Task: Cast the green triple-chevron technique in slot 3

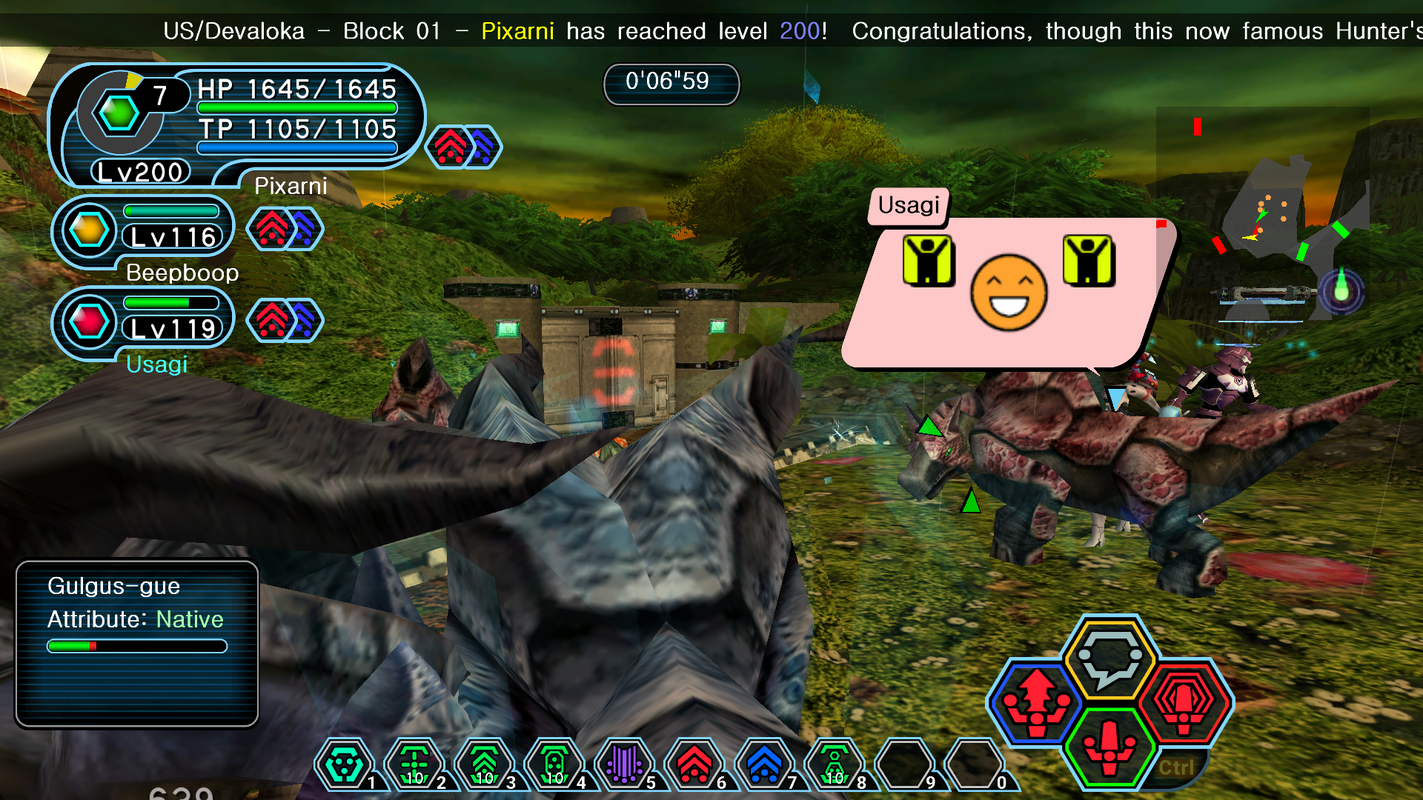Action: pyautogui.click(x=484, y=765)
